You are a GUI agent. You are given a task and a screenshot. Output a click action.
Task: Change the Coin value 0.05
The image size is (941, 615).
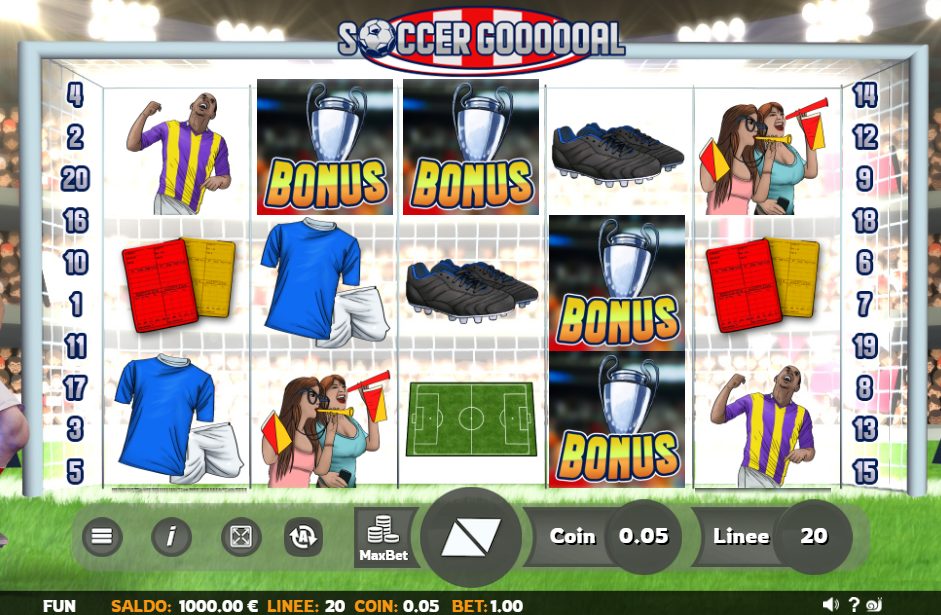point(643,536)
